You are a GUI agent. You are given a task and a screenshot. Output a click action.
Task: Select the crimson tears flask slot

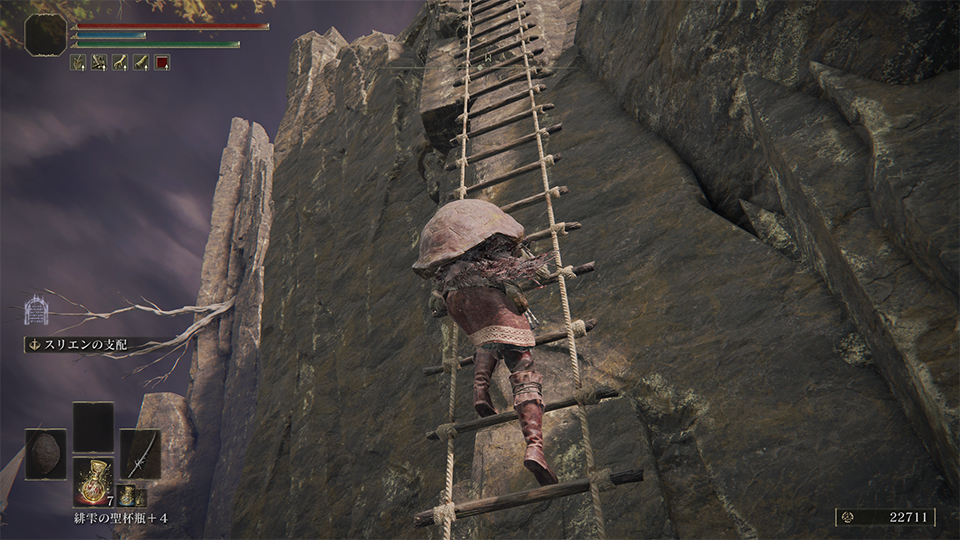tap(93, 481)
